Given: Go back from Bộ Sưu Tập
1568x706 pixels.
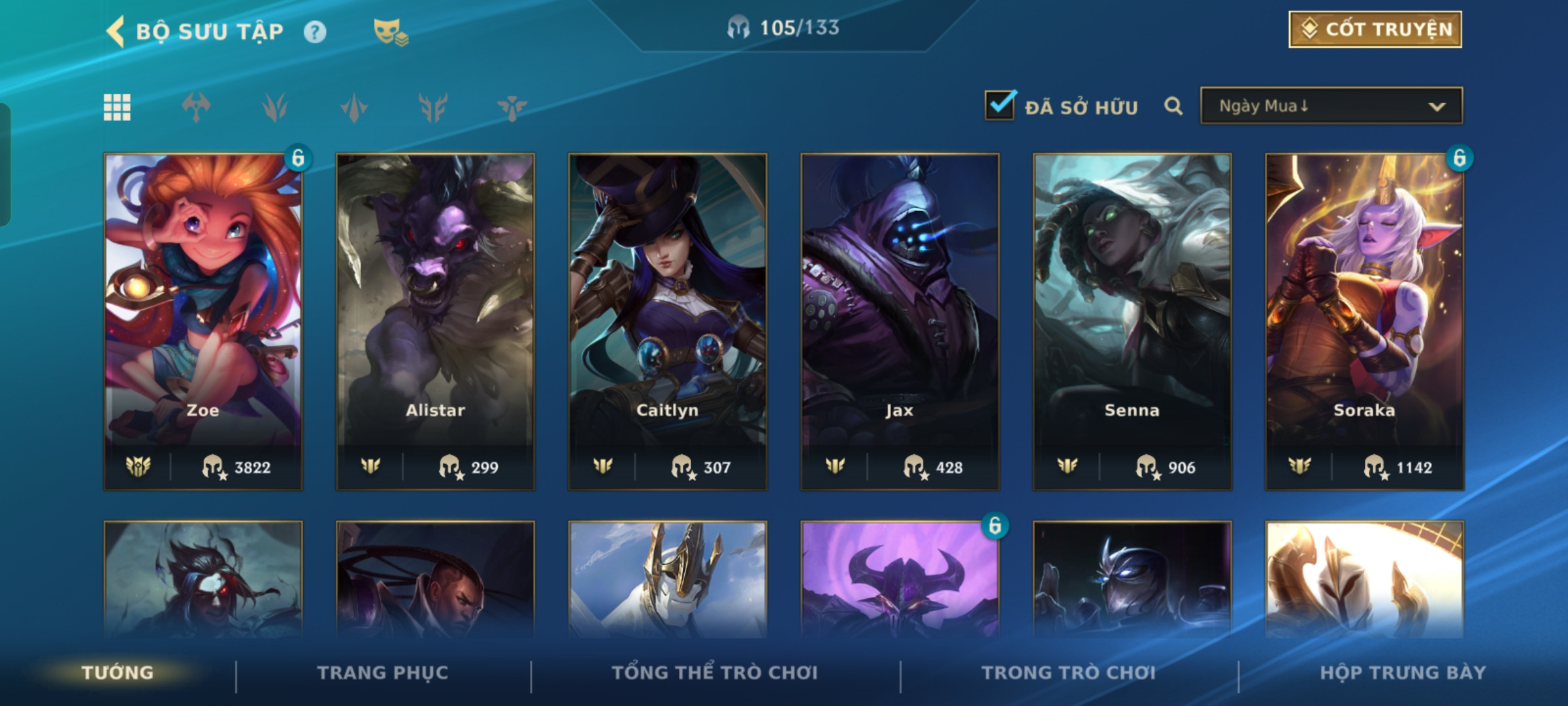Looking at the screenshot, I should (x=116, y=31).
